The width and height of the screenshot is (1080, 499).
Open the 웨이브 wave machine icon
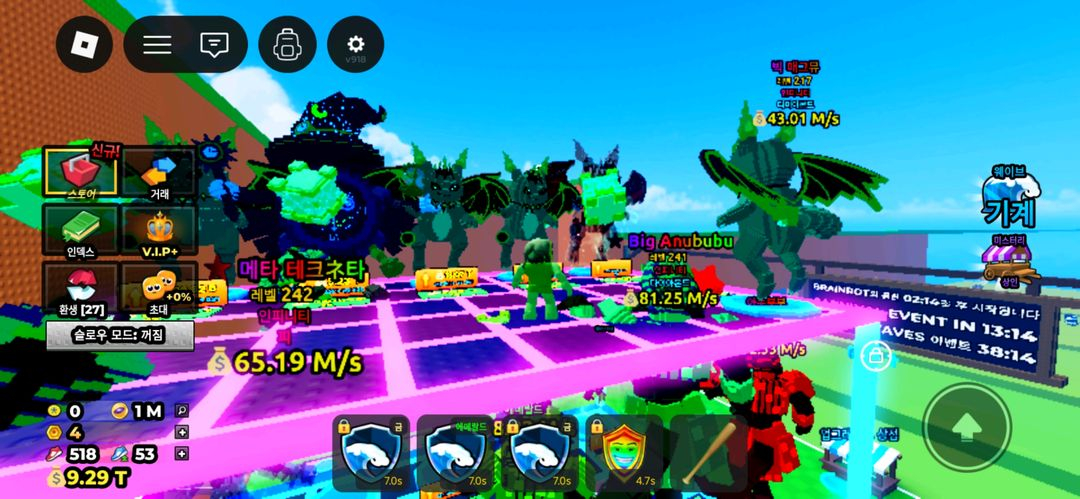1008,198
